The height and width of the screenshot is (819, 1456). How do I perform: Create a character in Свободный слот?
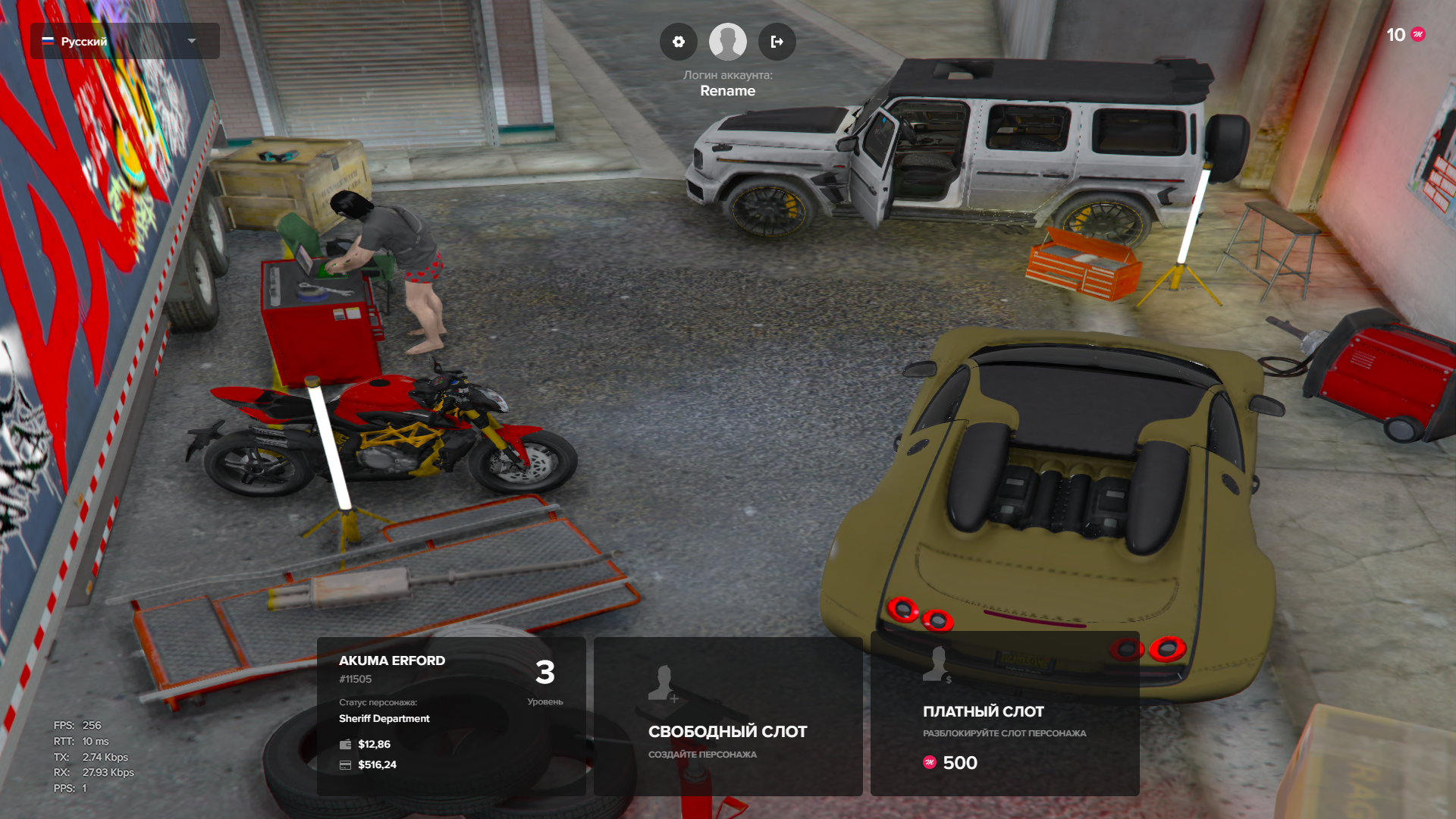tap(728, 716)
